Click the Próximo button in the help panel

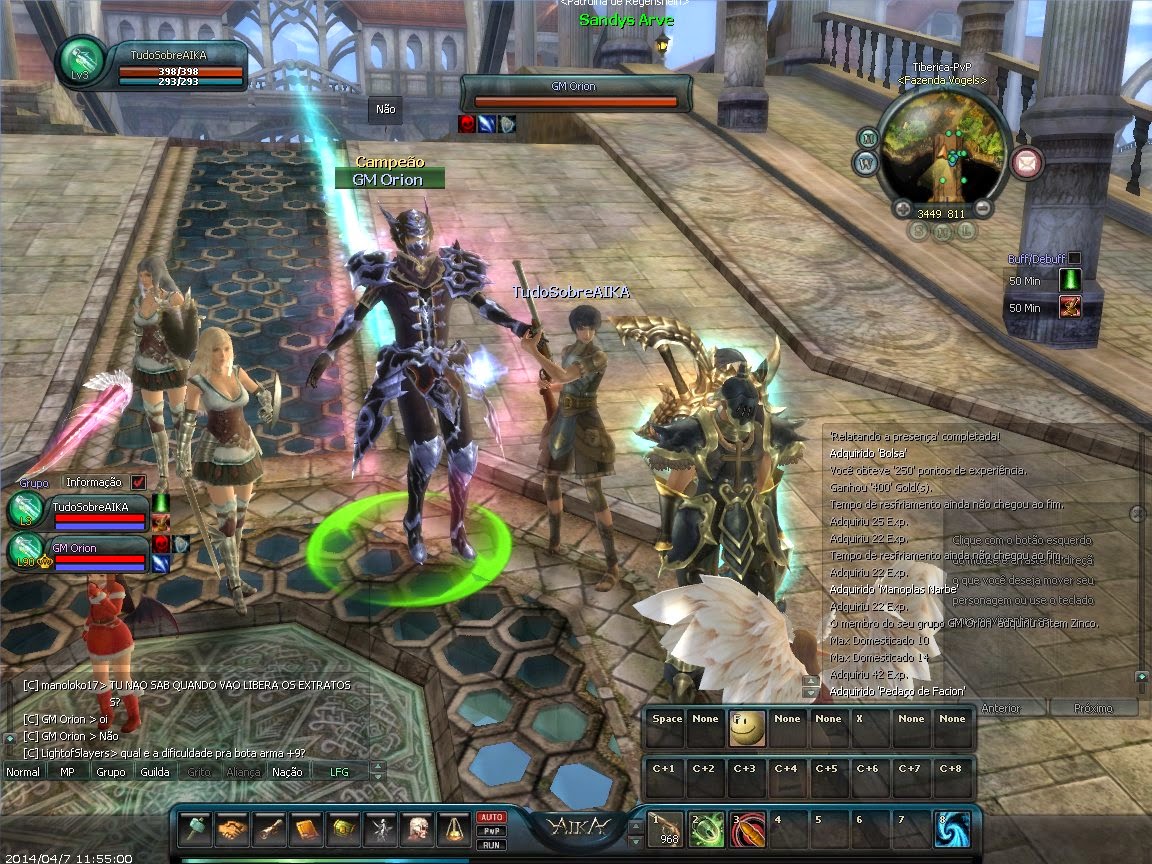(x=1092, y=708)
